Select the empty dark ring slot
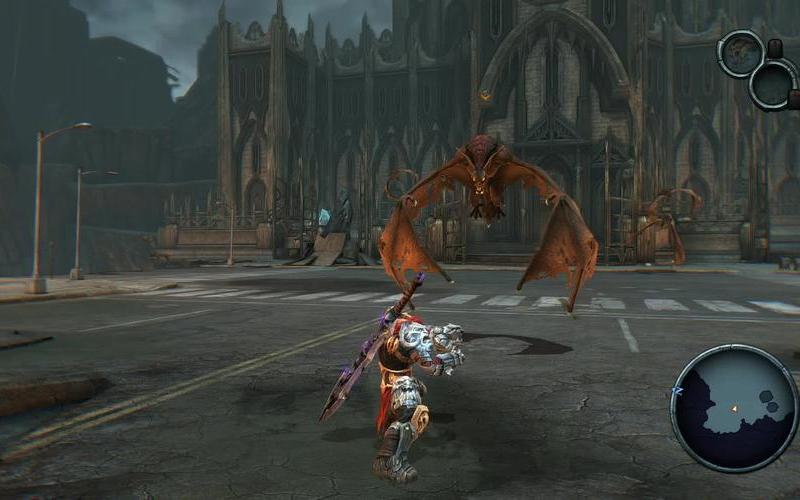 [x=773, y=84]
